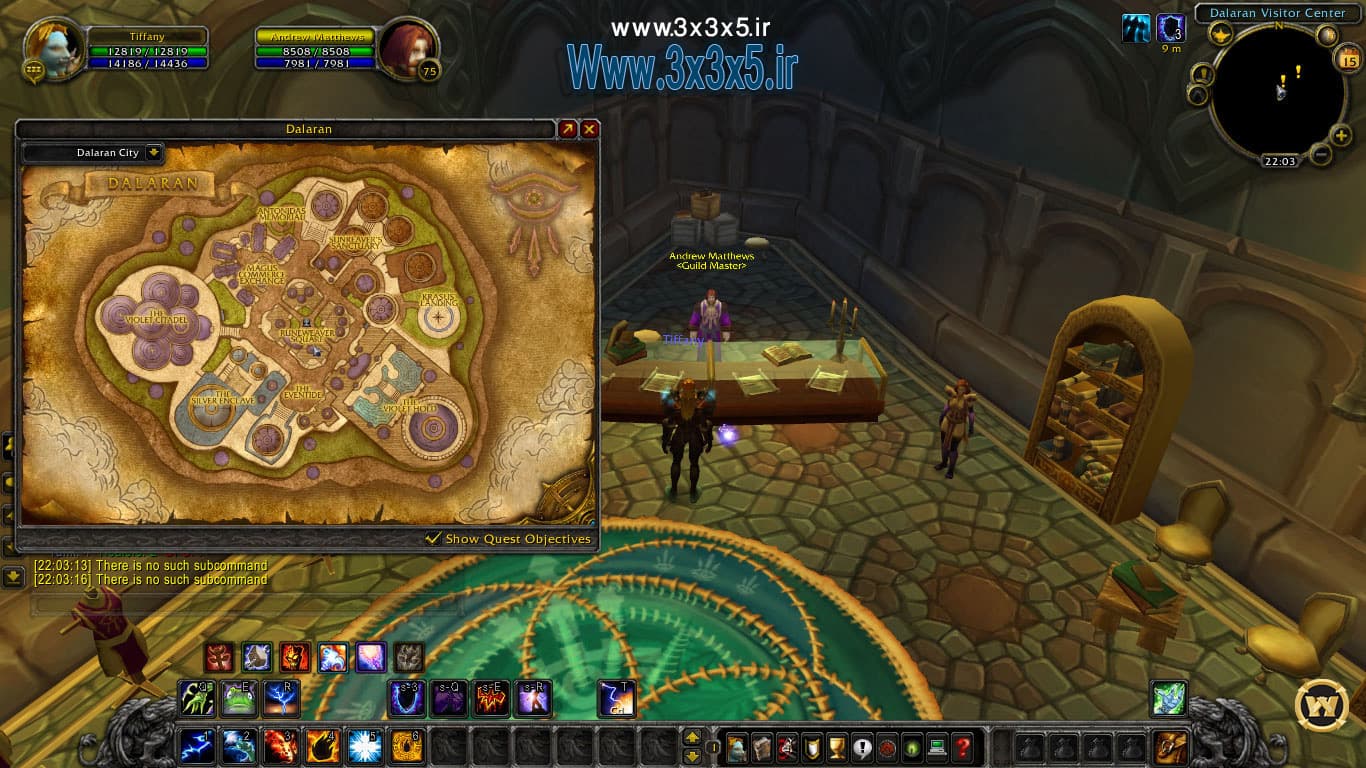Open the golden backpack bag
The image size is (1366, 768).
coord(1170,746)
